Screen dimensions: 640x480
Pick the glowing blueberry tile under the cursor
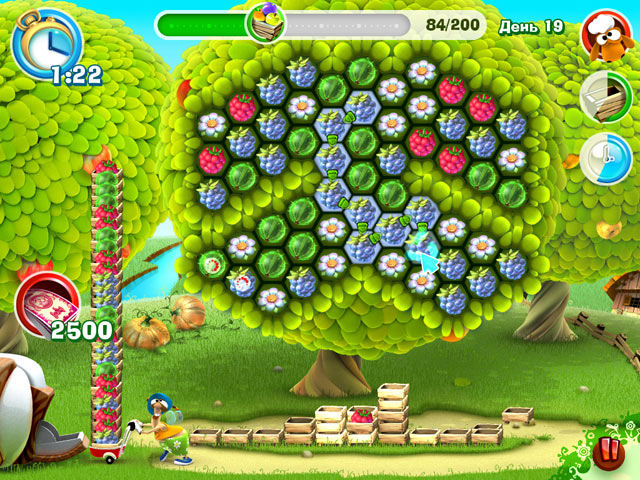click(421, 247)
